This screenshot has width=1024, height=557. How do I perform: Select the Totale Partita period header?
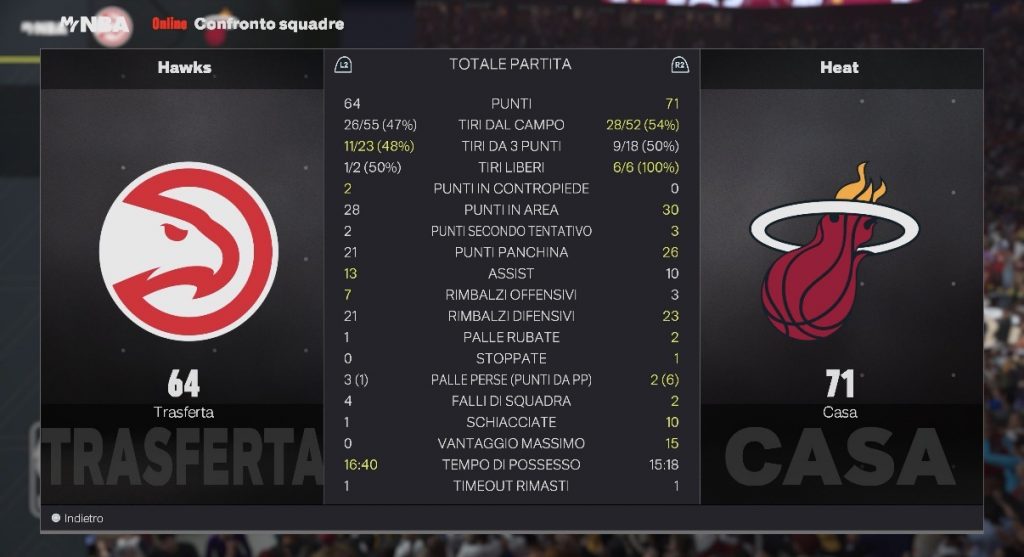tap(510, 64)
